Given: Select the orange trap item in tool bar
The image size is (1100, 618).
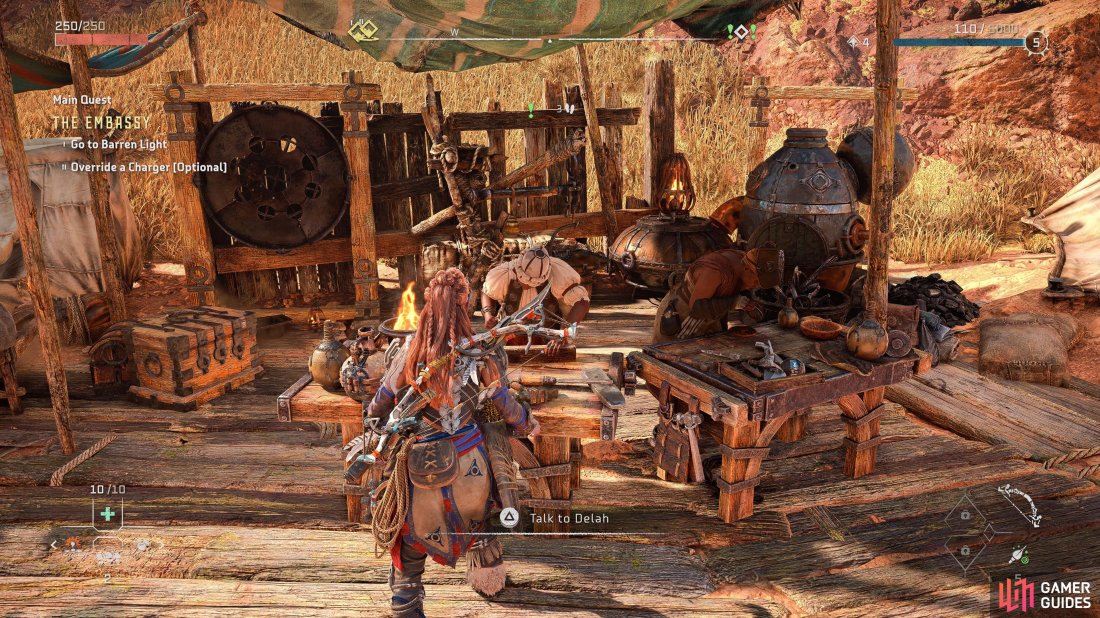Looking at the screenshot, I should click(x=73, y=545).
